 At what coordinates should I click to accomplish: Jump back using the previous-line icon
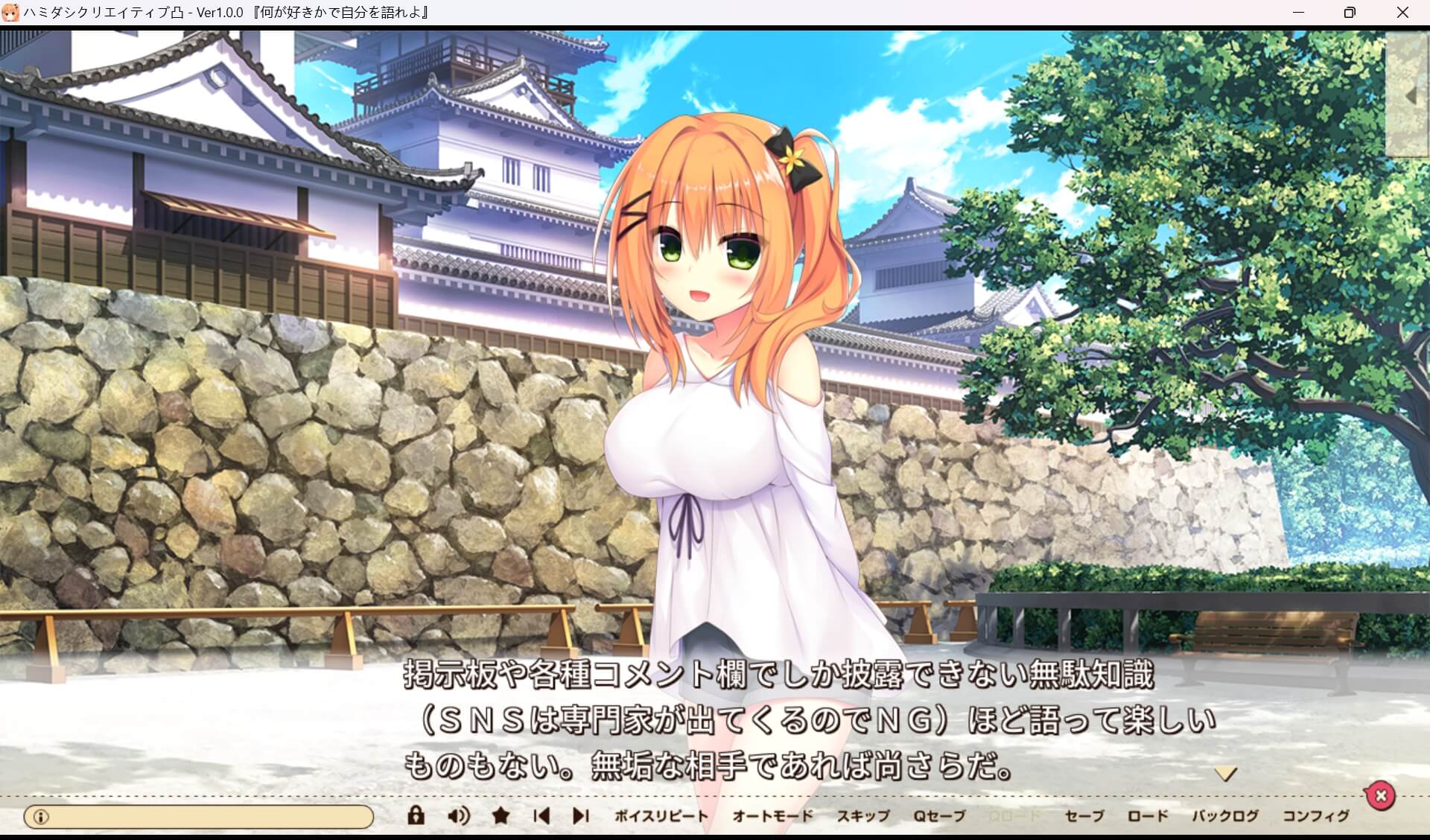click(541, 815)
